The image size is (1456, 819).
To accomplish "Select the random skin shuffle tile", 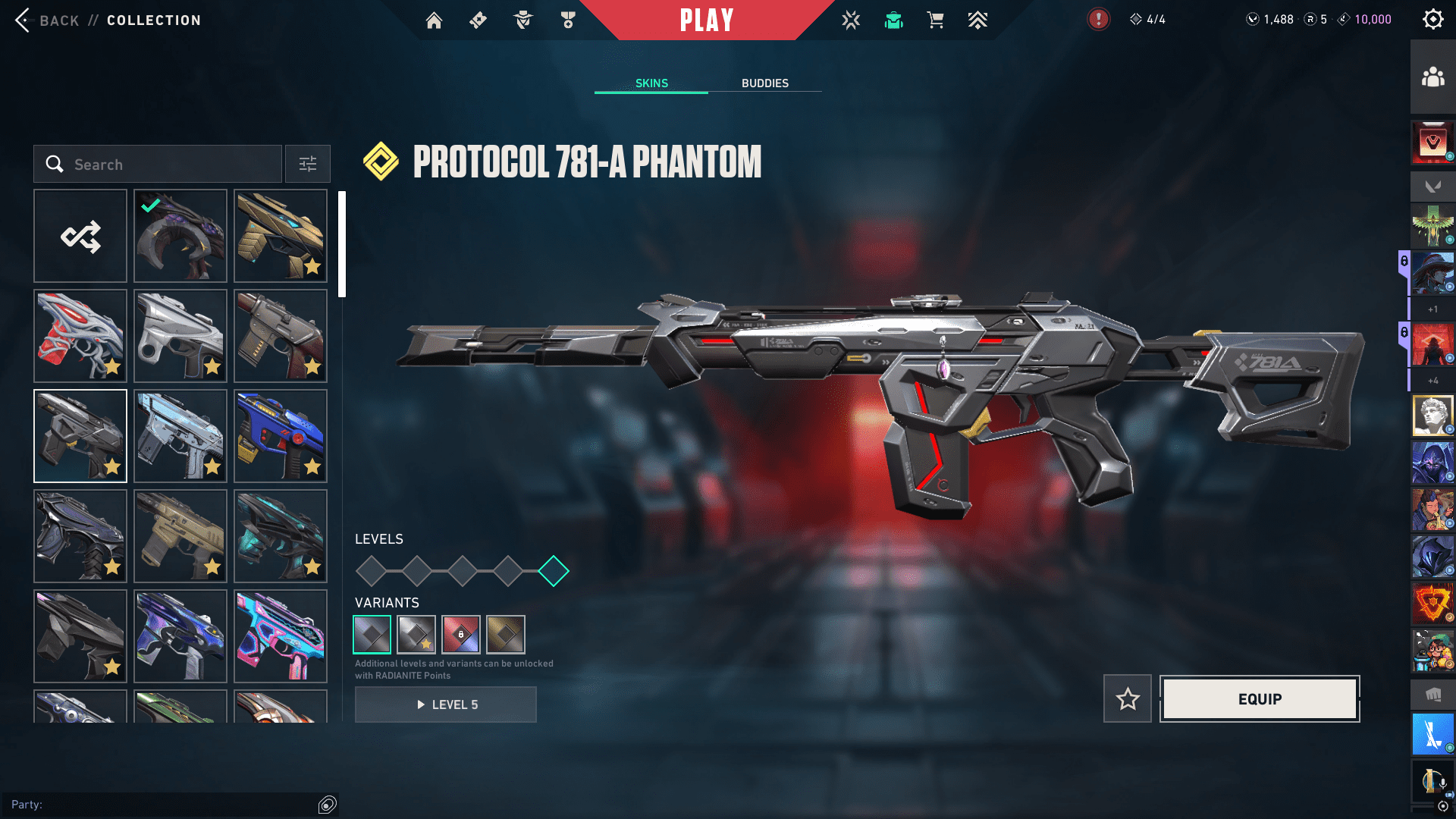I will tap(80, 237).
